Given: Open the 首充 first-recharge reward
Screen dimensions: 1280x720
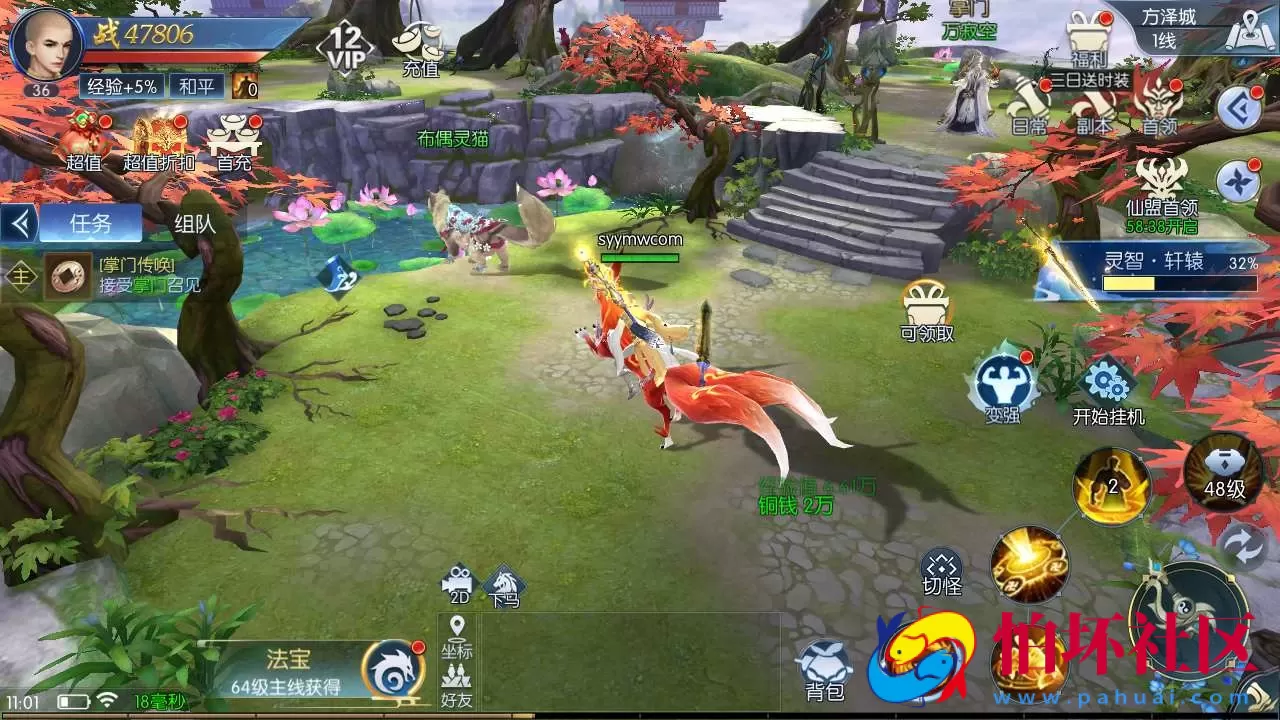Looking at the screenshot, I should click(x=234, y=141).
